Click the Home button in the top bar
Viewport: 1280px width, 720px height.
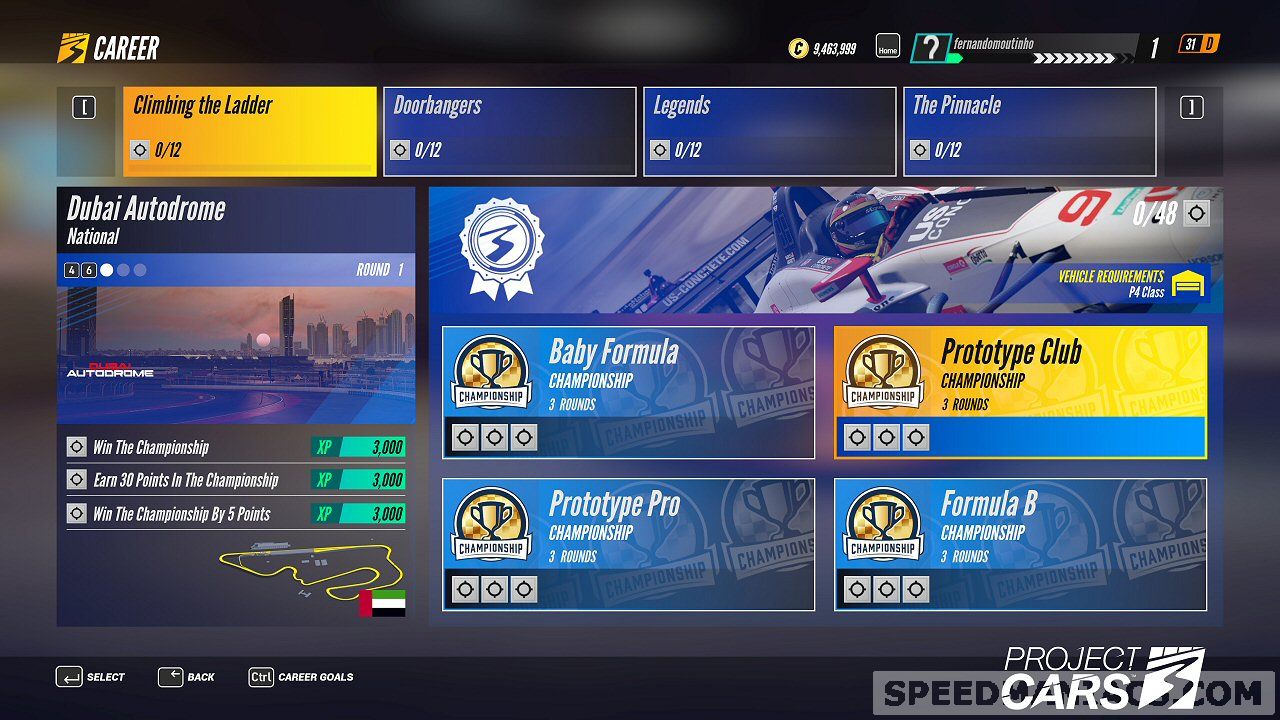click(x=888, y=47)
